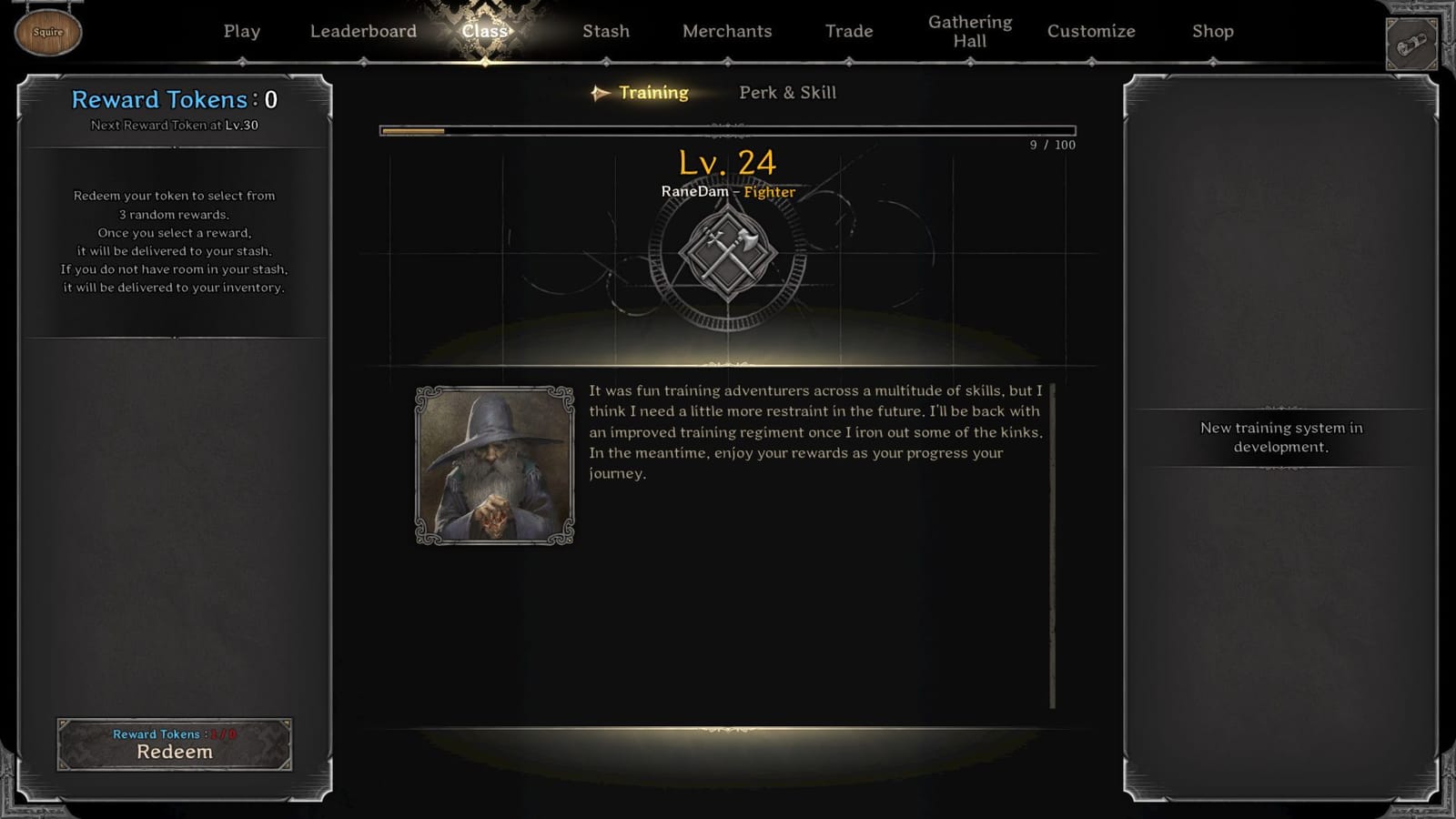The width and height of the screenshot is (1456, 819).
Task: Open the Merchants screen
Action: click(x=726, y=30)
